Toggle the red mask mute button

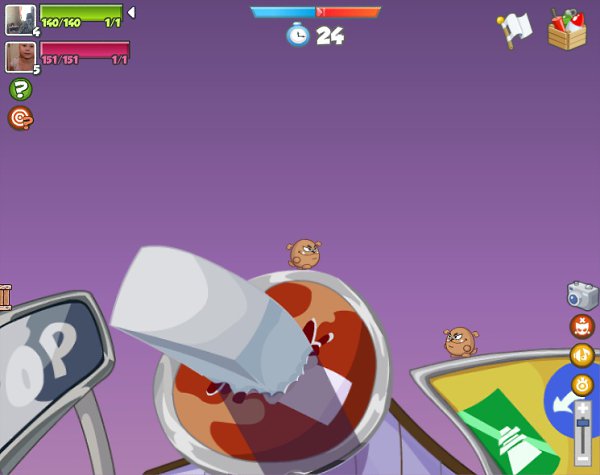pyautogui.click(x=582, y=326)
